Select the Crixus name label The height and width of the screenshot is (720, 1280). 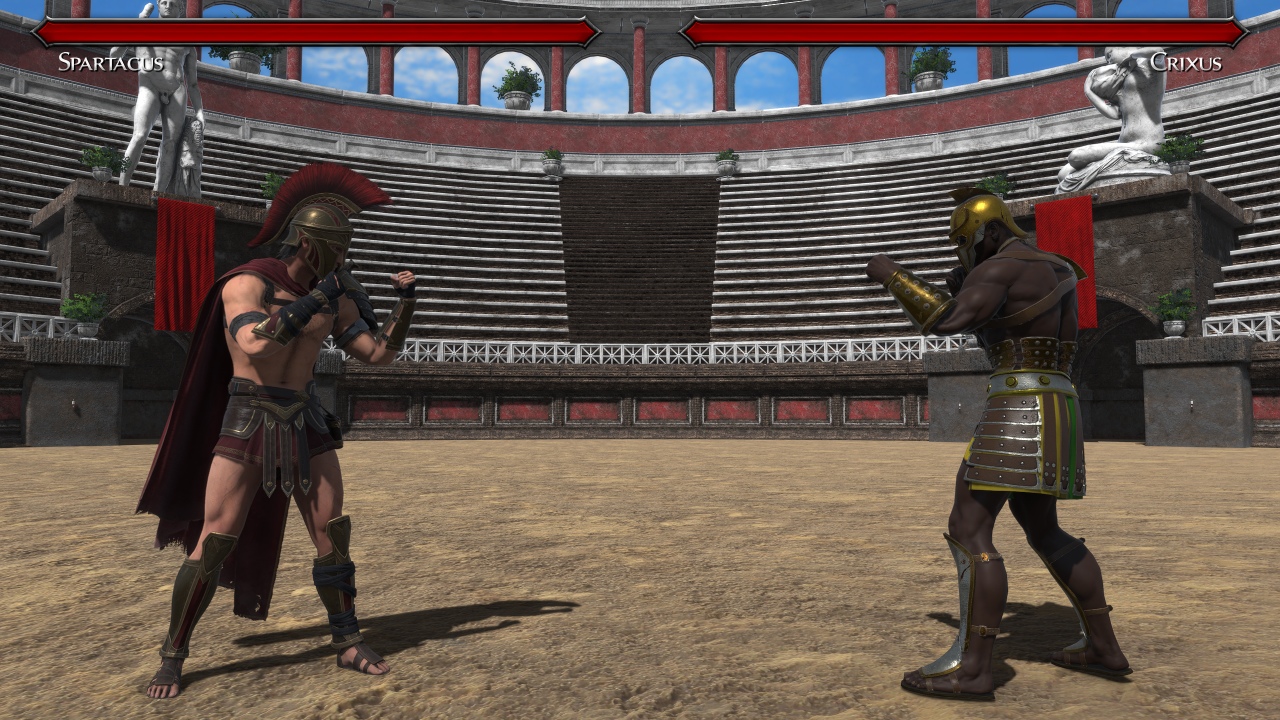click(1190, 62)
